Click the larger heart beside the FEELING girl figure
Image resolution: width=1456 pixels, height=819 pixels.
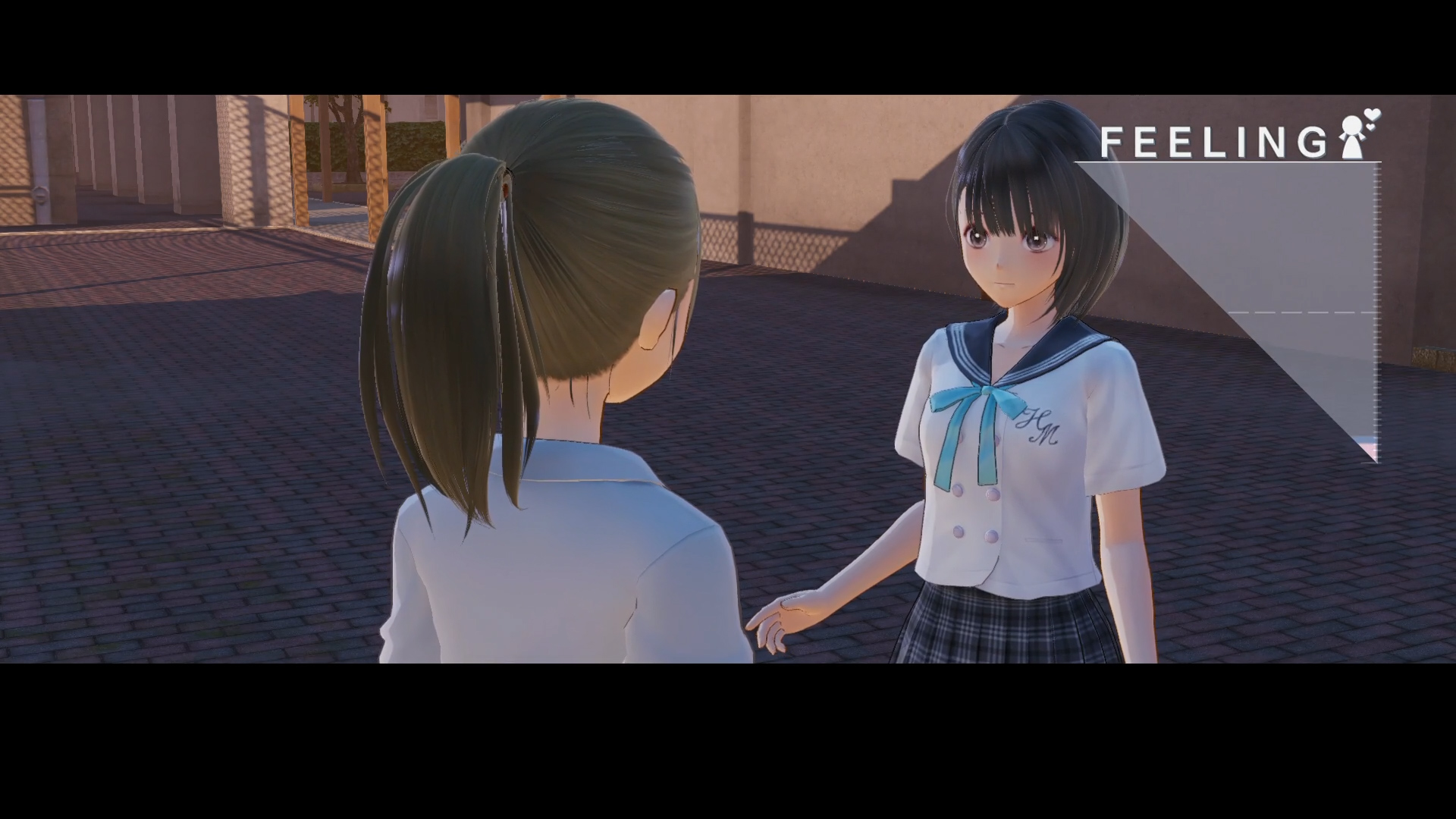tap(1373, 115)
